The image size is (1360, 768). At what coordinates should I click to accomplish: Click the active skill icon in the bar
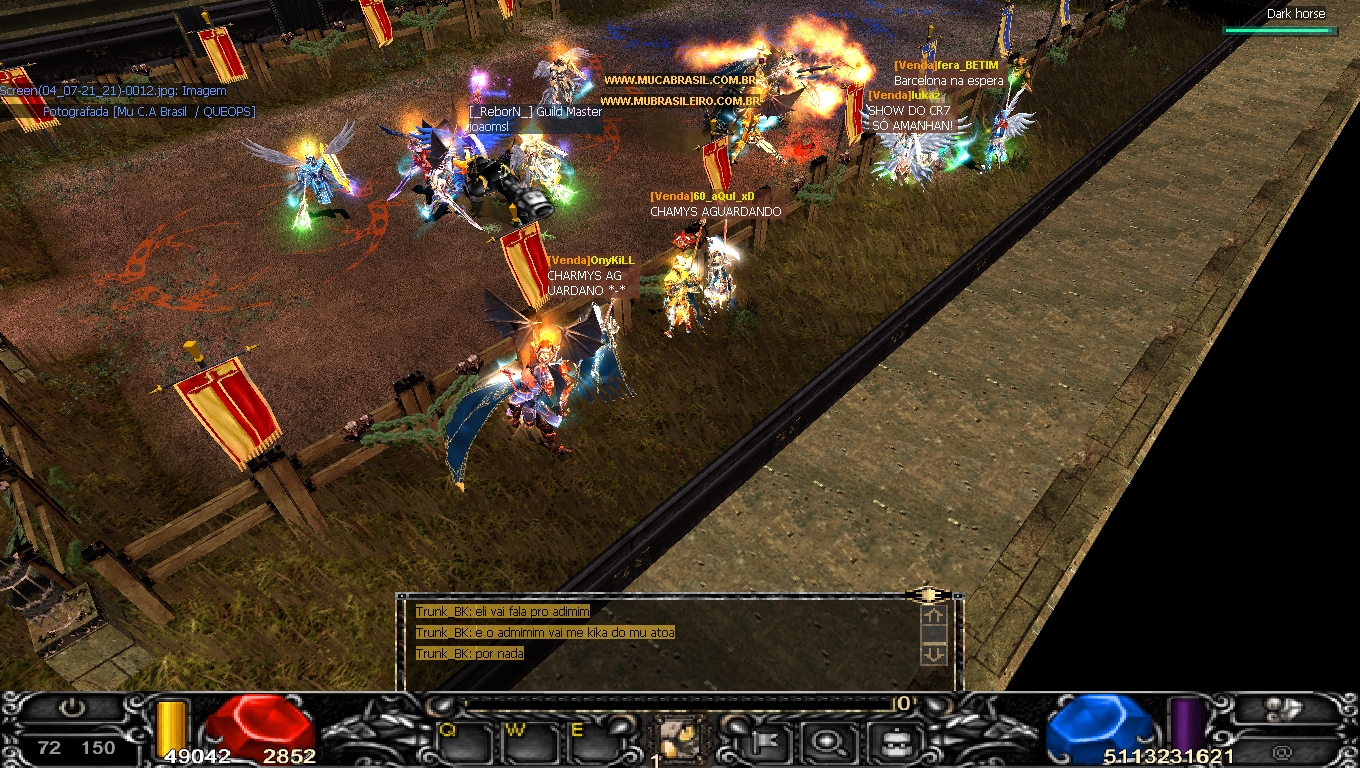pyautogui.click(x=680, y=740)
